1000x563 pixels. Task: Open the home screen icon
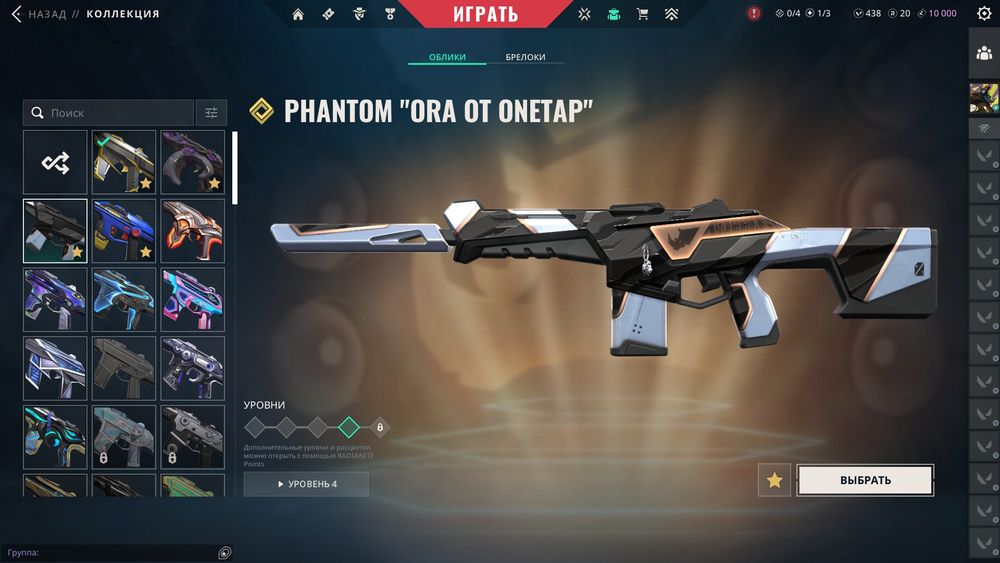coord(298,14)
